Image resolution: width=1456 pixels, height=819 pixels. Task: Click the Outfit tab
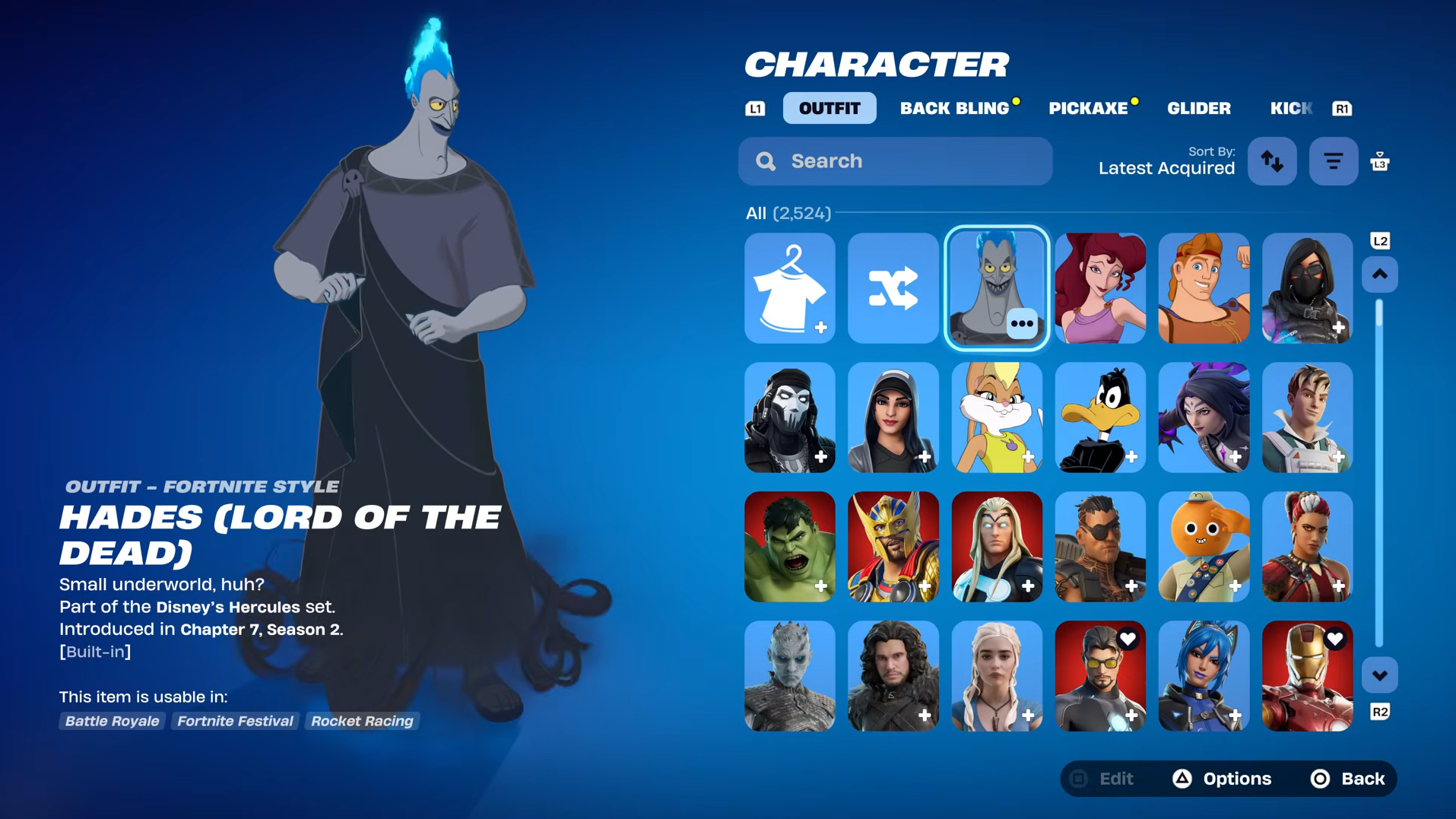829,108
